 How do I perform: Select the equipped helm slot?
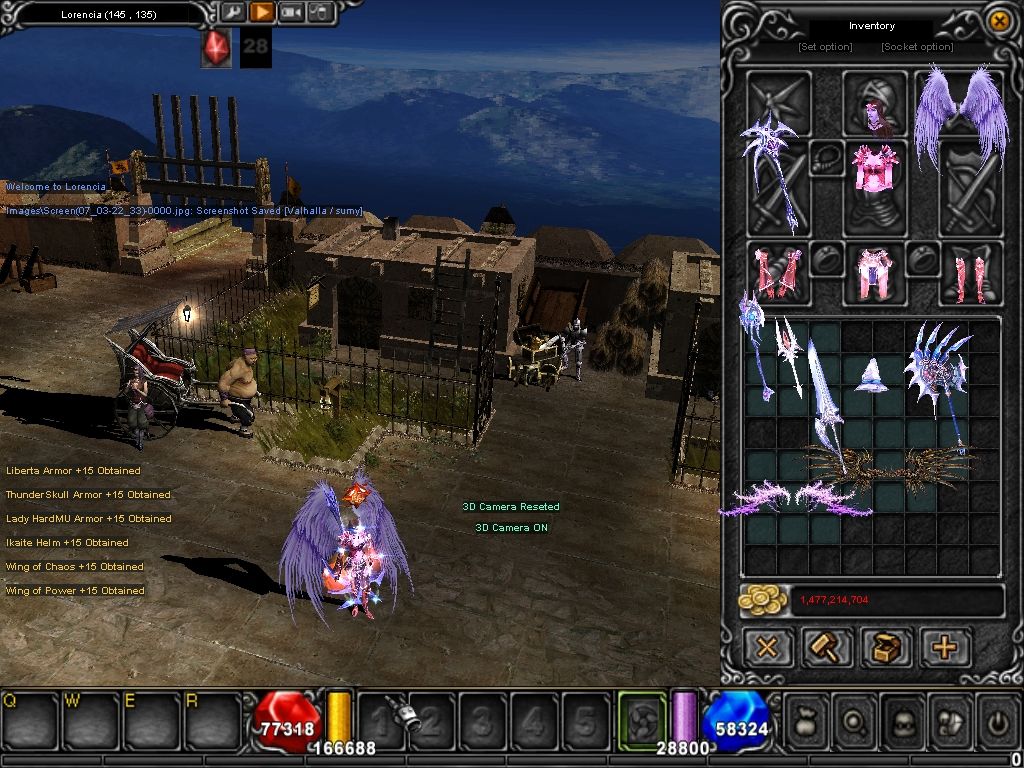point(874,102)
